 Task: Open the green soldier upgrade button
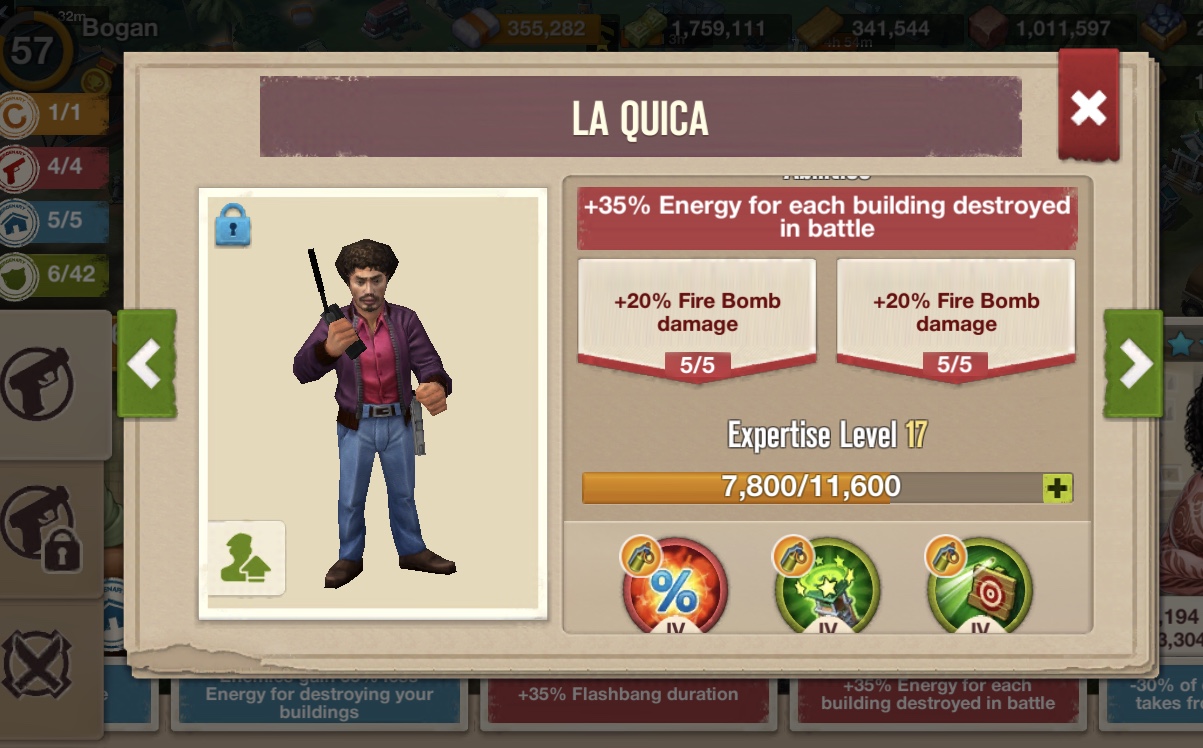[x=246, y=558]
